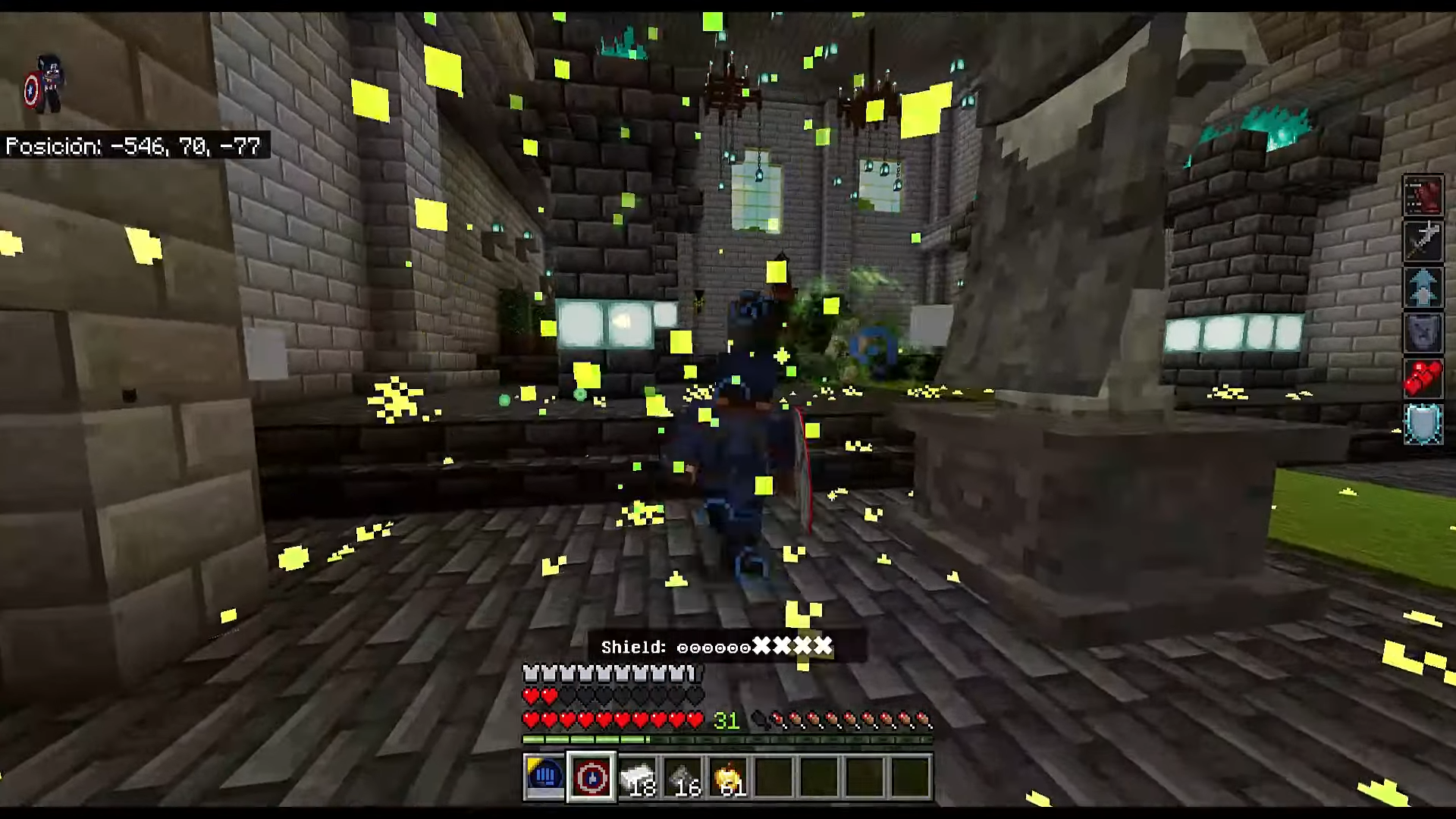
Task: Select the blue fist ability slot
Action: (x=544, y=777)
